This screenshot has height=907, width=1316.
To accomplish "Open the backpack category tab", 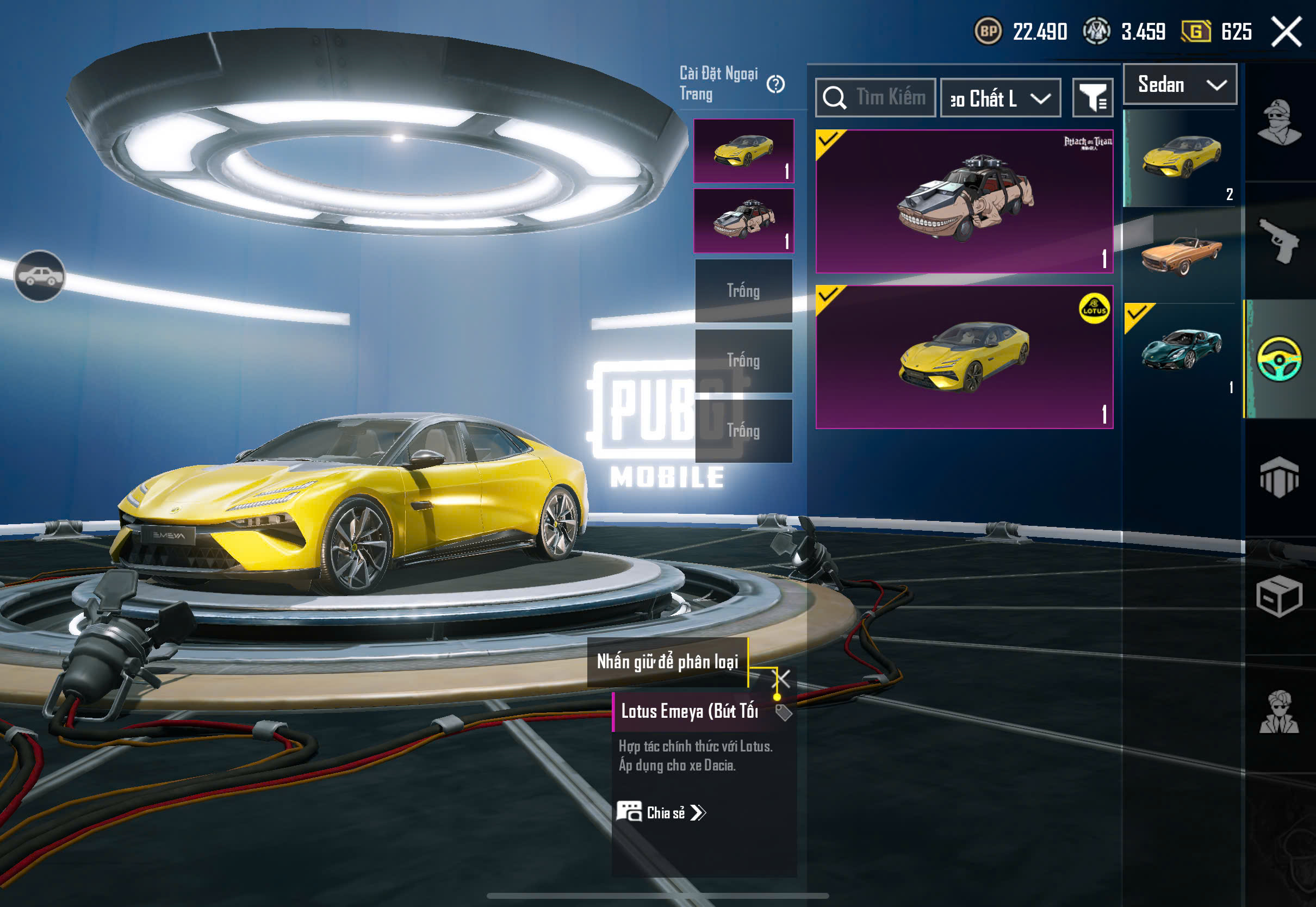I will 1279,477.
